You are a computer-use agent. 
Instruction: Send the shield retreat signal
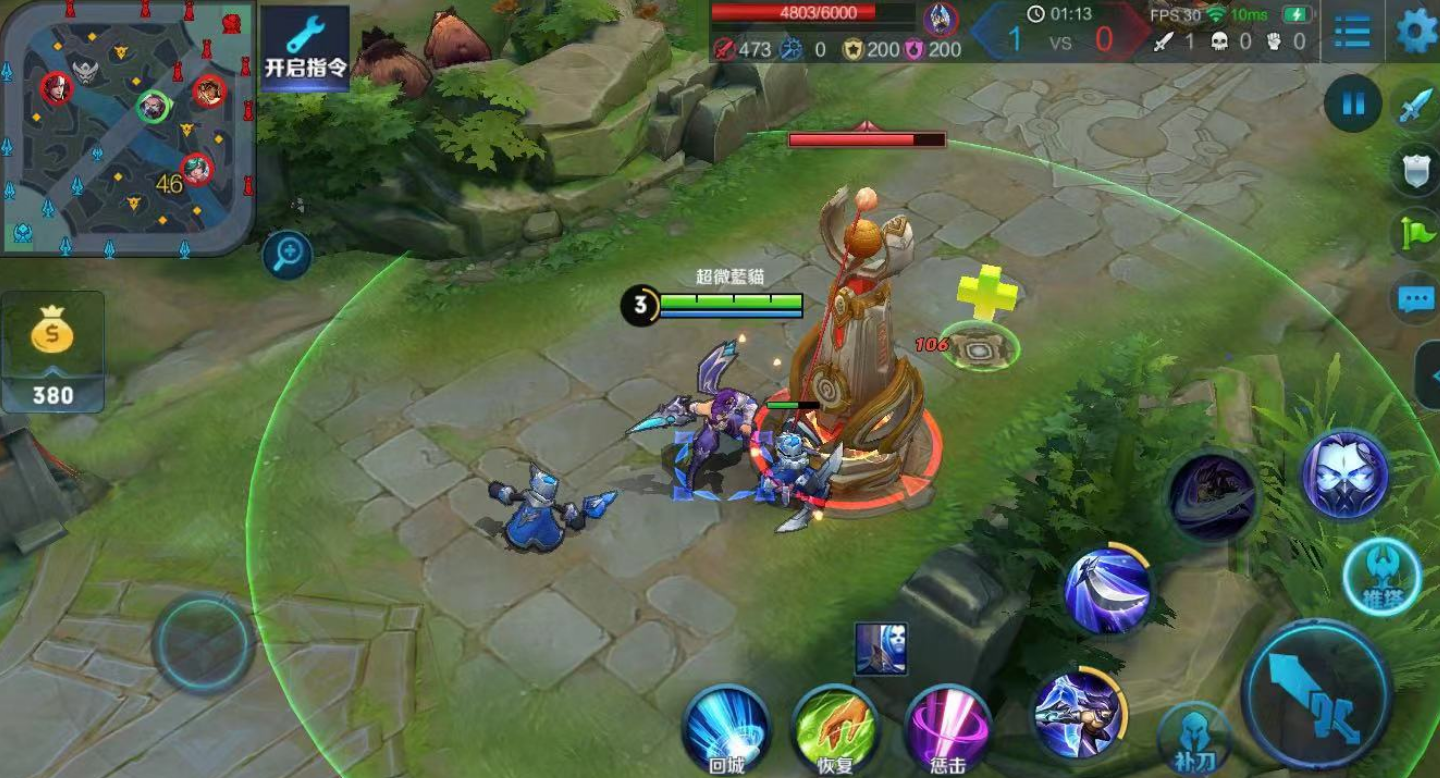[x=1416, y=171]
